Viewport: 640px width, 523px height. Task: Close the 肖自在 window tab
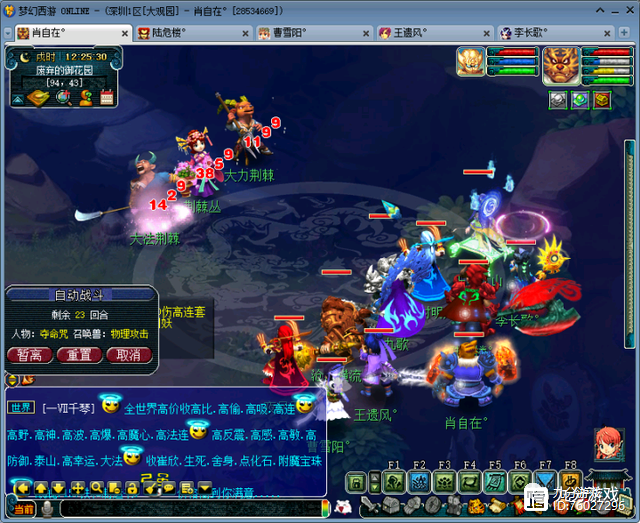click(x=126, y=32)
